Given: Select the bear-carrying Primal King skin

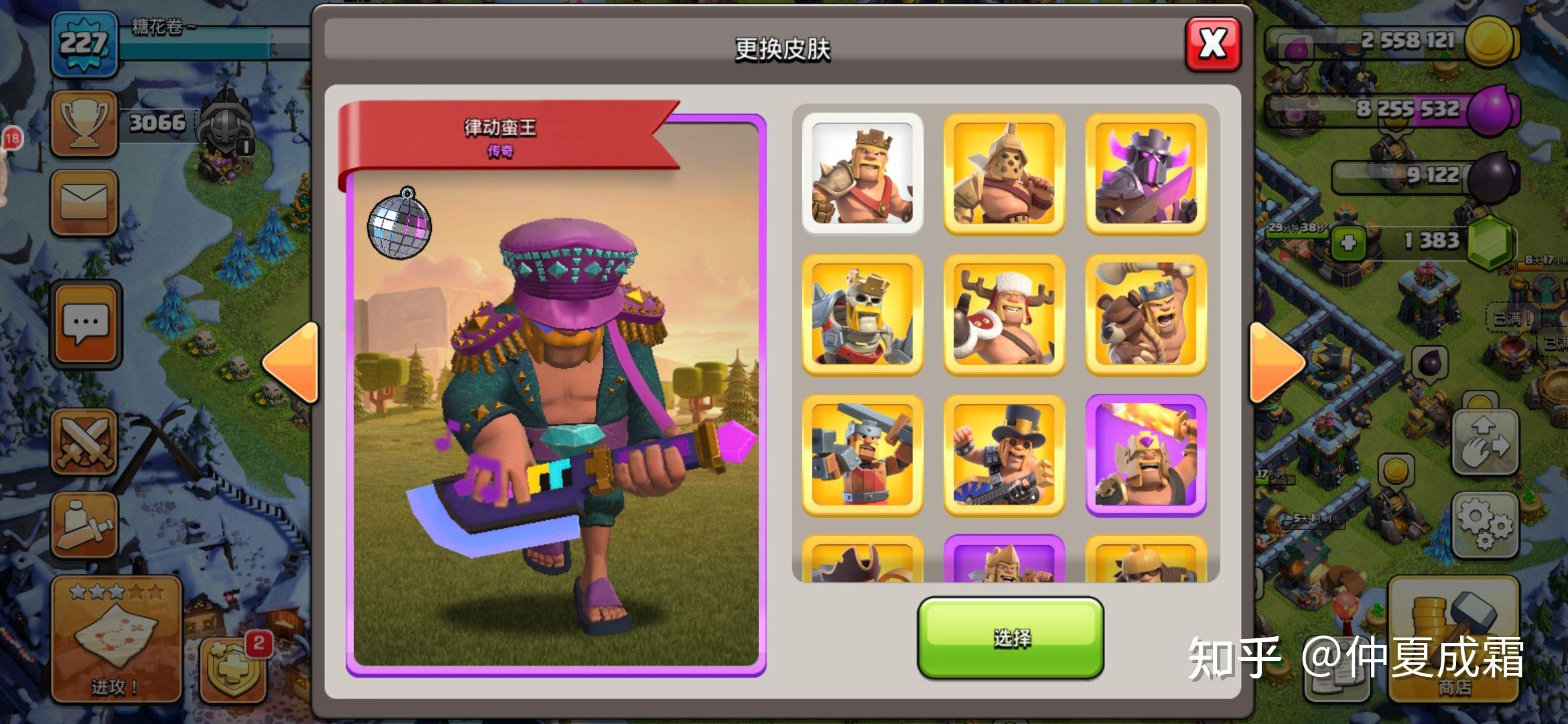Looking at the screenshot, I should pyautogui.click(x=1145, y=314).
